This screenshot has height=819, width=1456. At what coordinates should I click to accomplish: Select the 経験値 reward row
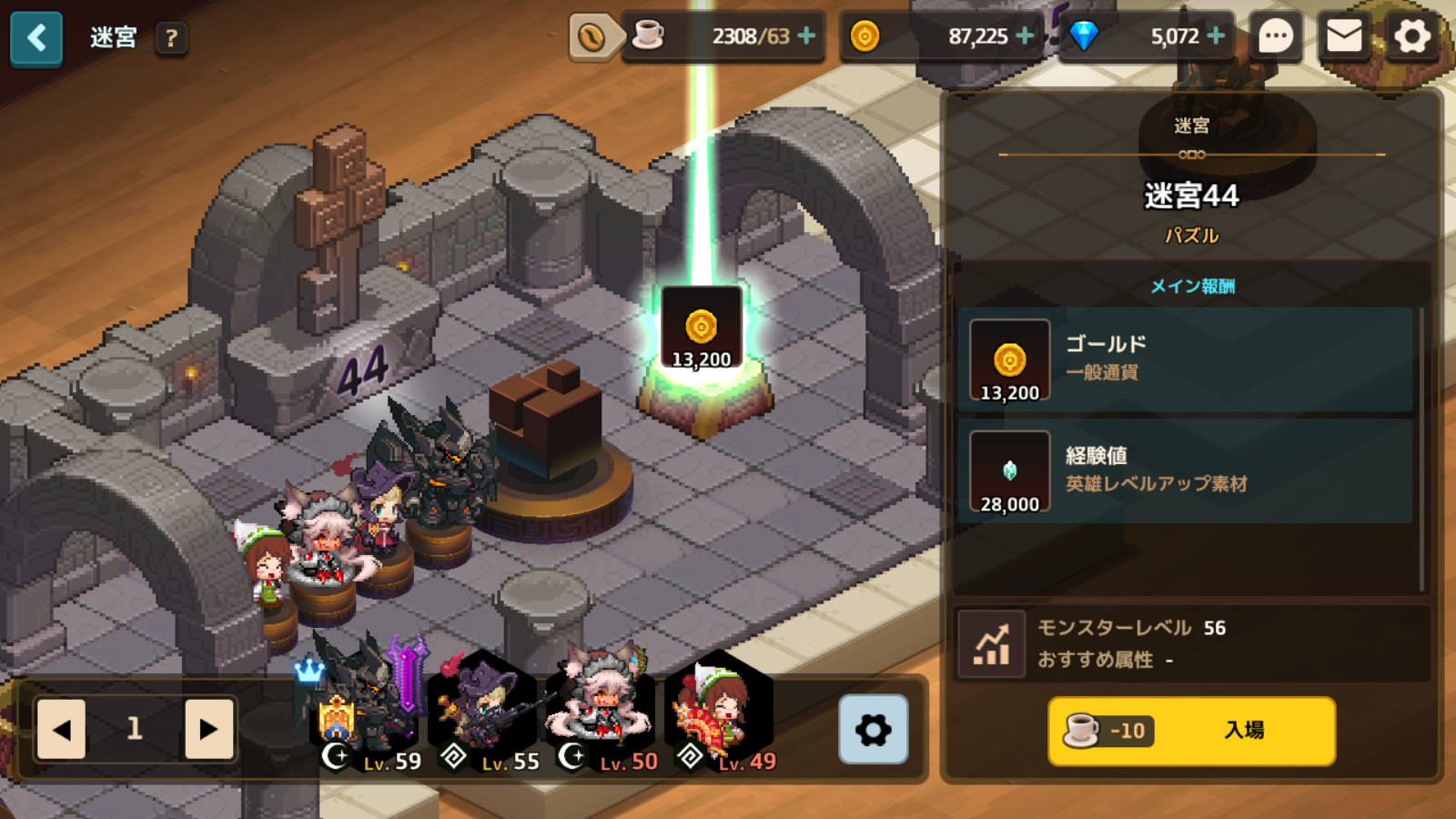point(1185,470)
